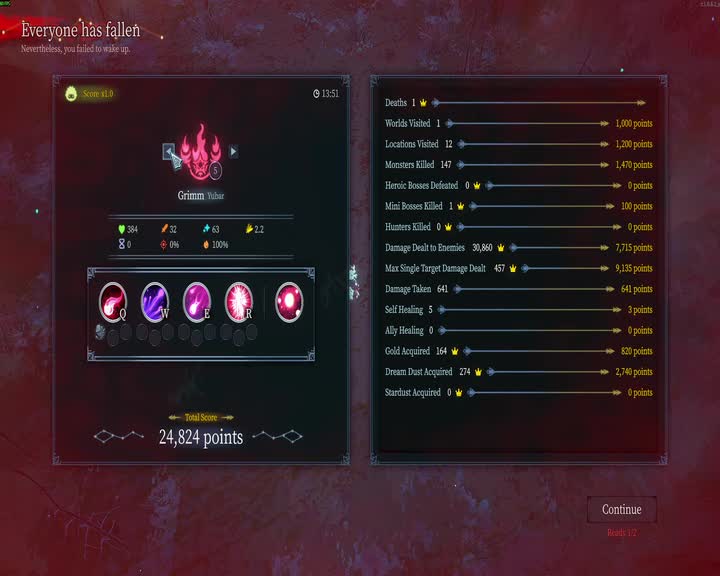This screenshot has width=720, height=576.
Task: Select the Q skill fireball icon
Action: [x=113, y=299]
